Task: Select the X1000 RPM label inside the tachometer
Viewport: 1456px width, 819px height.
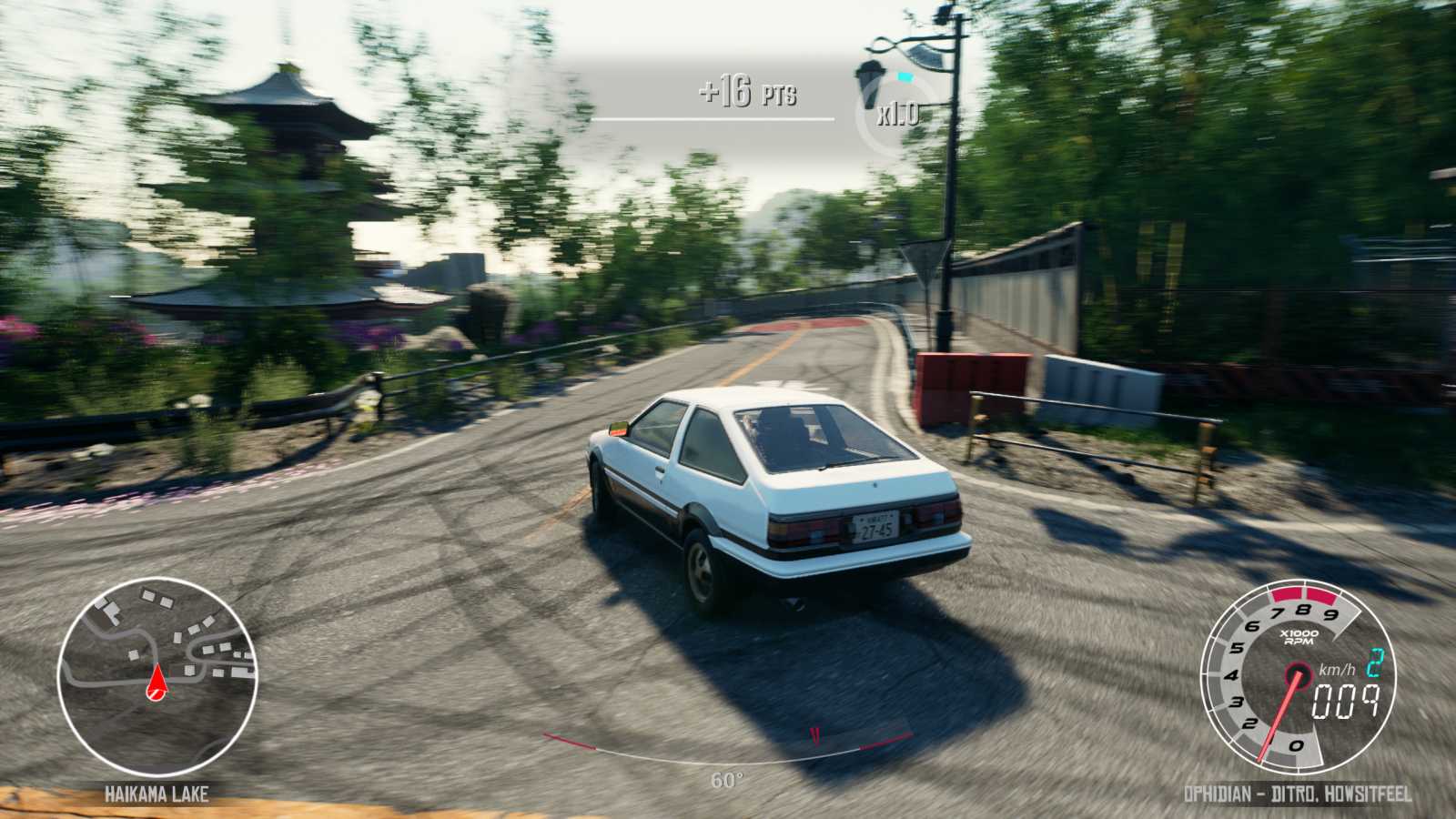Action: (1299, 639)
